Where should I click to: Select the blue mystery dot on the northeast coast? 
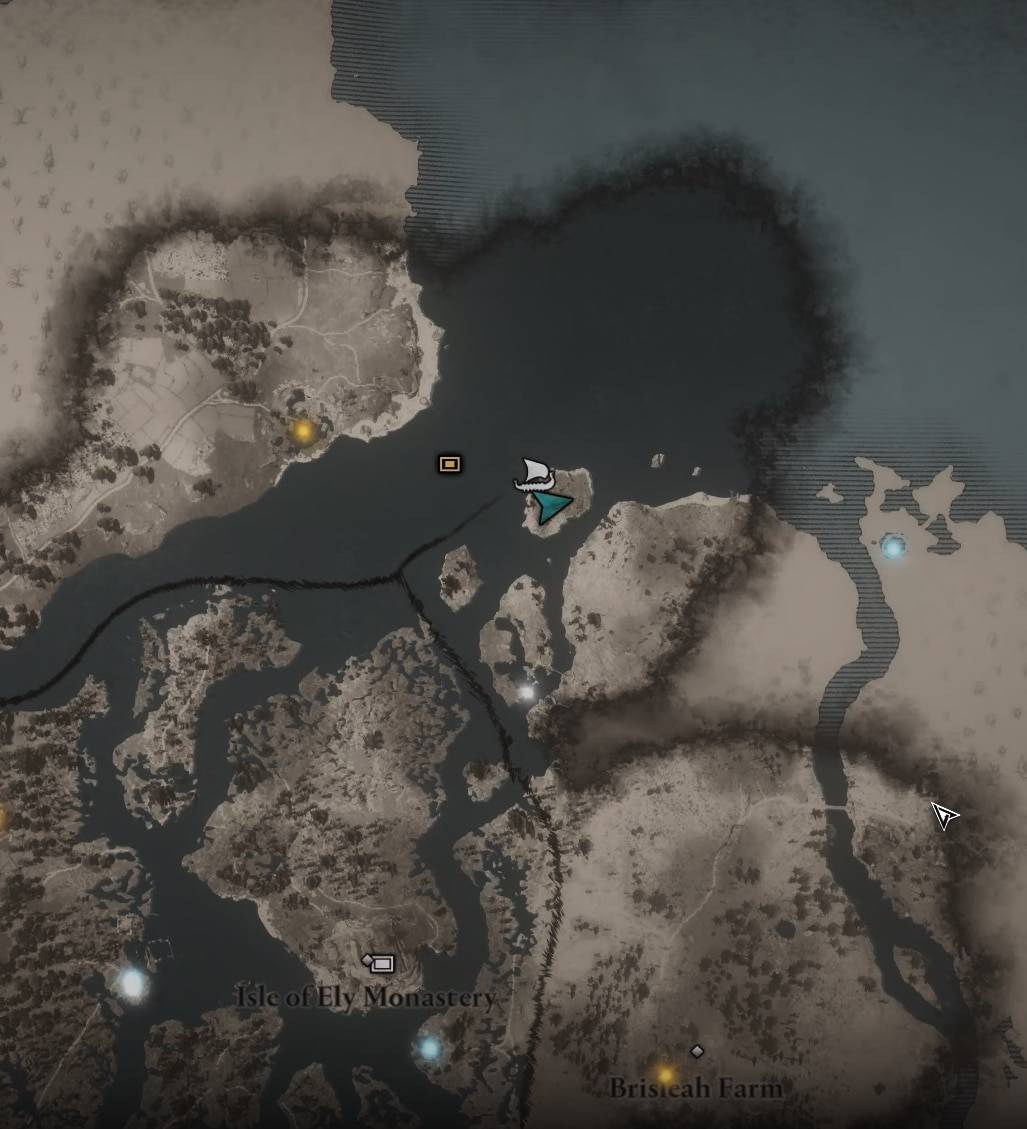pyautogui.click(x=892, y=547)
